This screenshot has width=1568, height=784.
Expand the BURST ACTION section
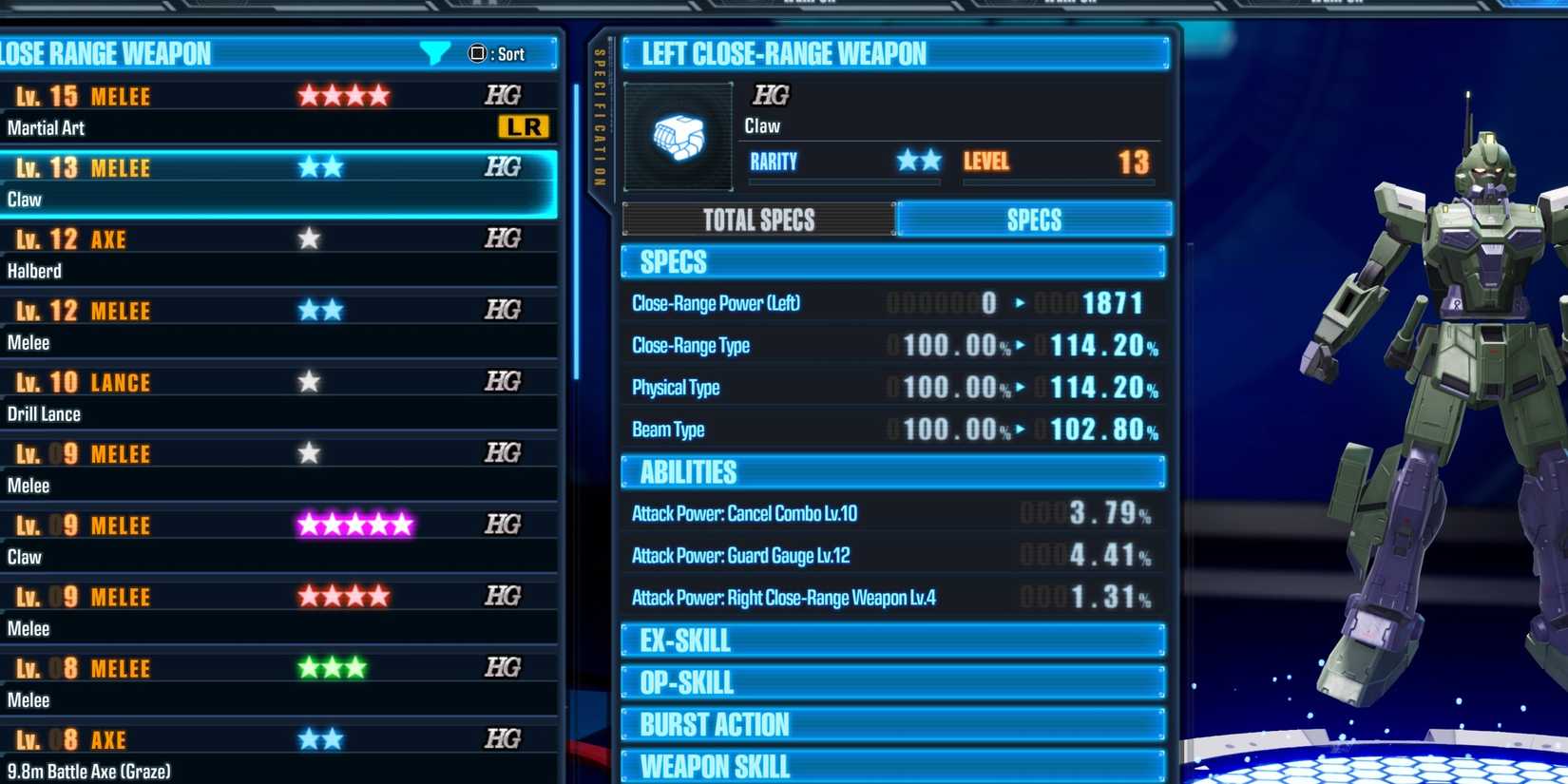pos(893,723)
